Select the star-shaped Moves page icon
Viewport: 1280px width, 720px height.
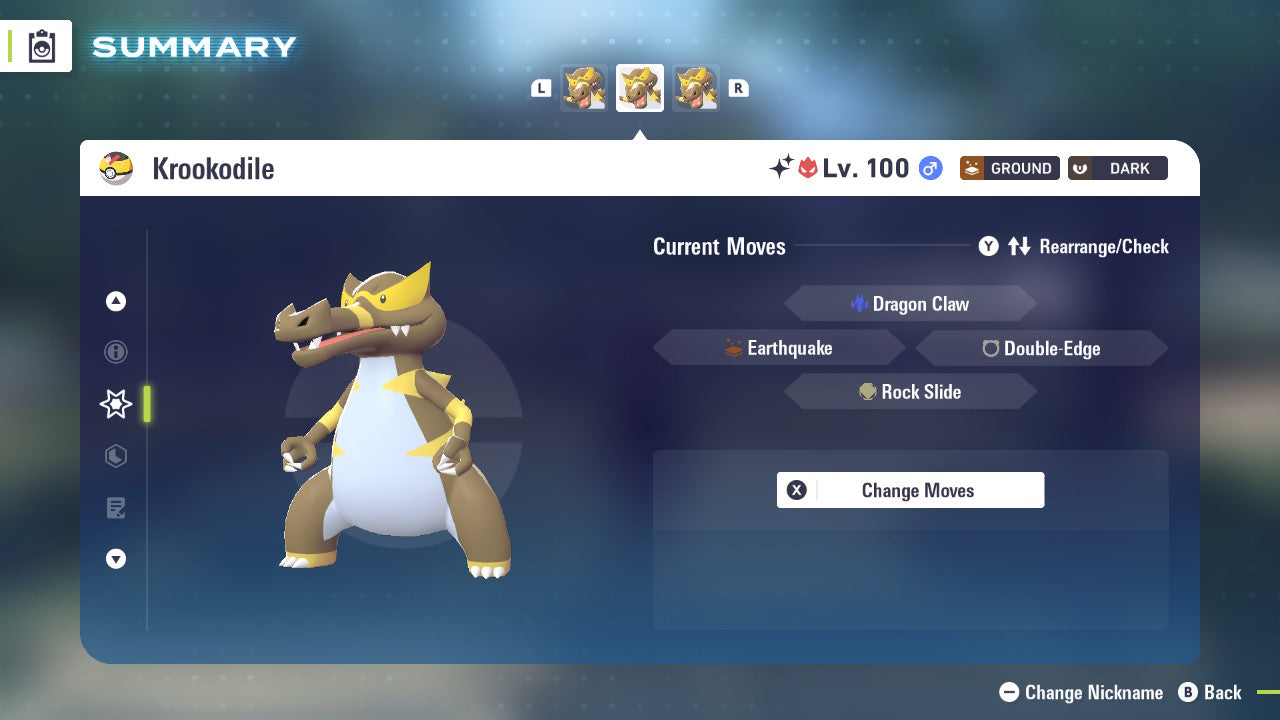tap(115, 404)
